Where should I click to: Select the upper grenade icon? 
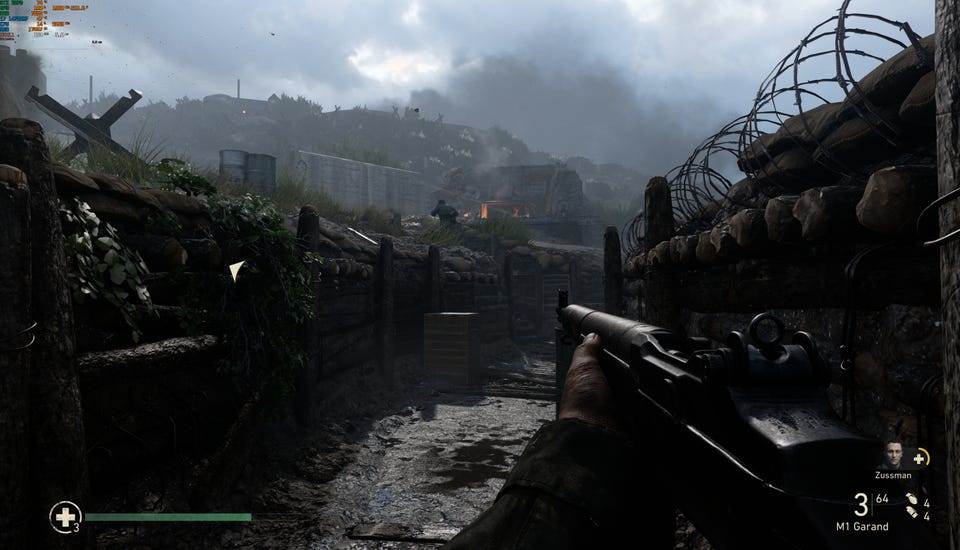(x=911, y=497)
